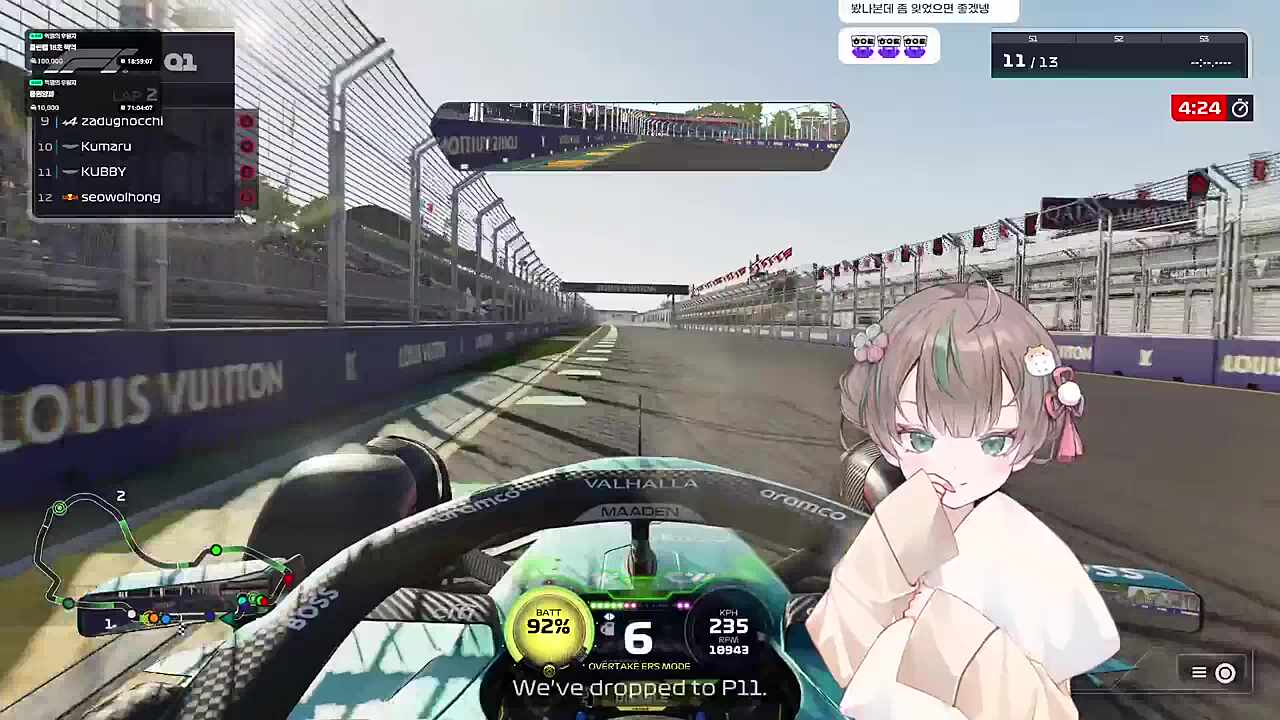Click the gear indicator showing 6
The height and width of the screenshot is (720, 1280).
pos(637,637)
